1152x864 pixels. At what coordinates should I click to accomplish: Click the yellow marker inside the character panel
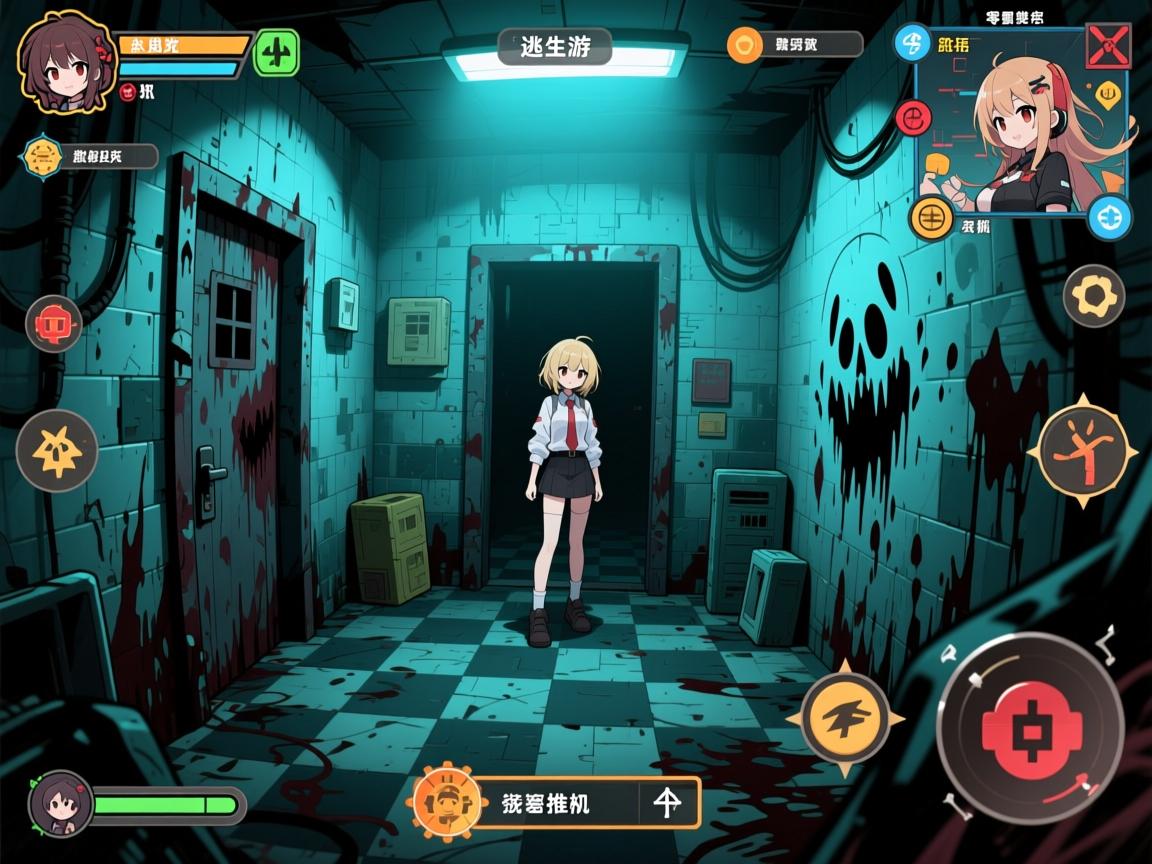[1107, 95]
